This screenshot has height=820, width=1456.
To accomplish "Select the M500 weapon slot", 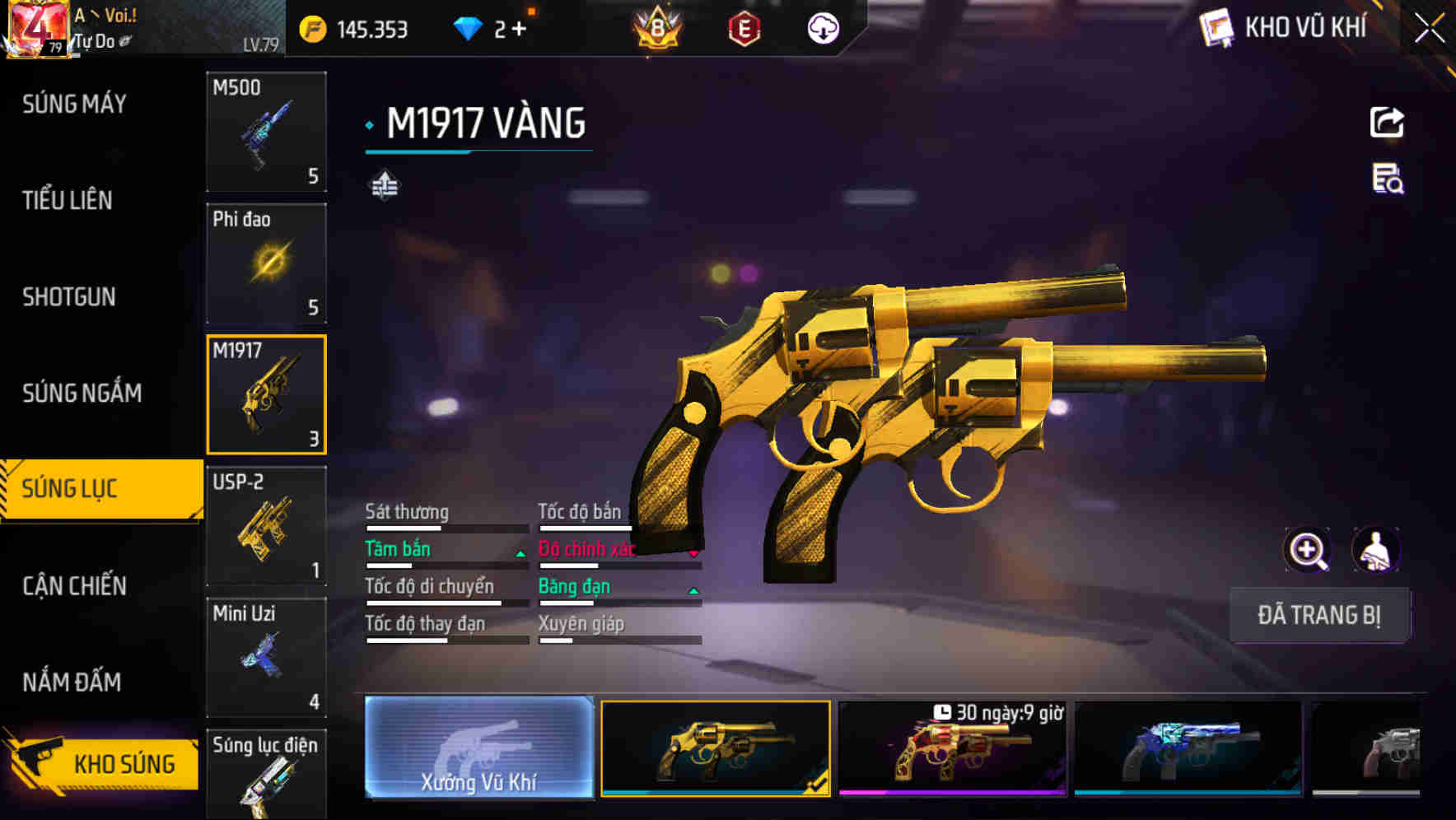I will pos(266,132).
